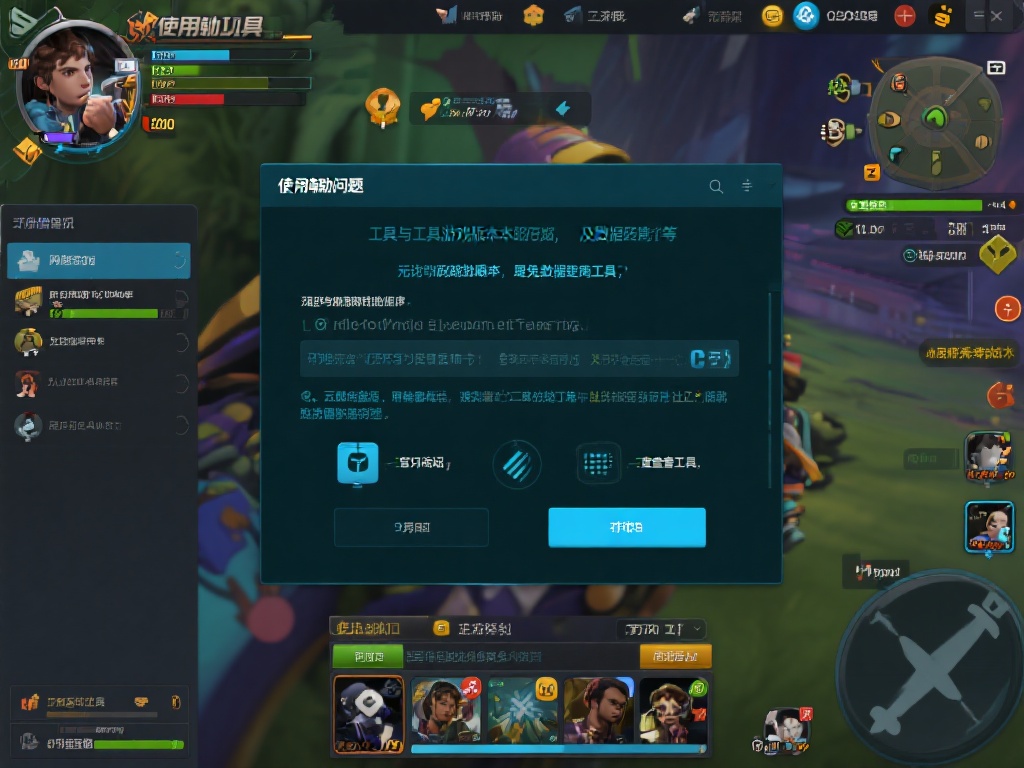
Task: Click the red plus button in top bar
Action: [x=904, y=15]
